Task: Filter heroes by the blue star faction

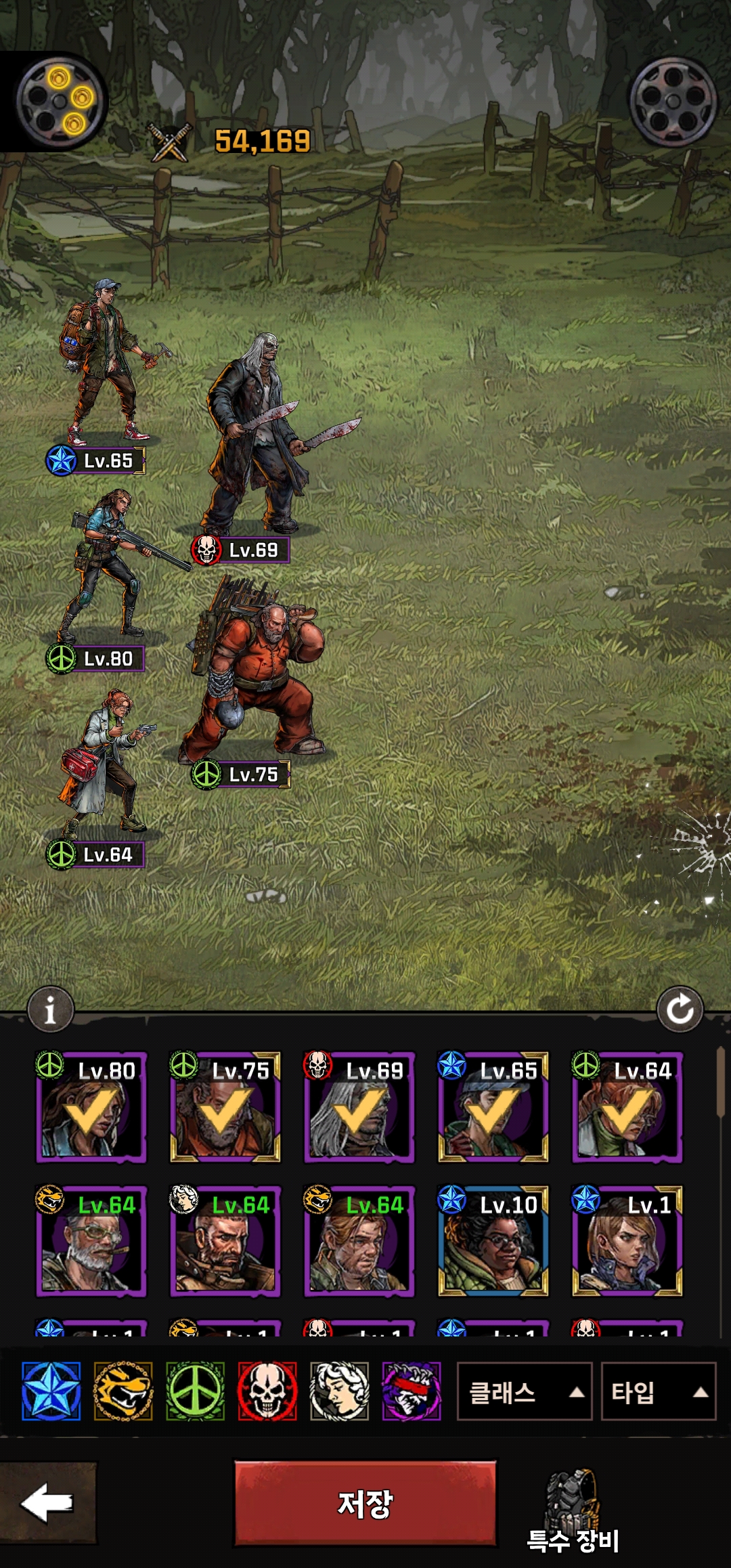Action: [x=51, y=1391]
